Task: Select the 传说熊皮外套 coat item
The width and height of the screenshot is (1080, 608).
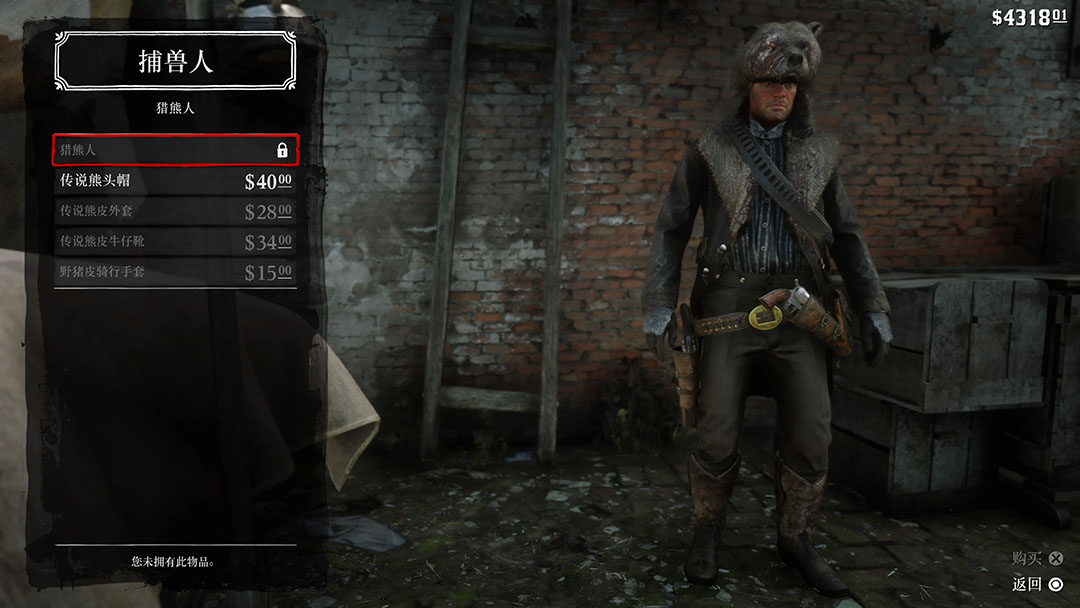Action: click(x=175, y=211)
